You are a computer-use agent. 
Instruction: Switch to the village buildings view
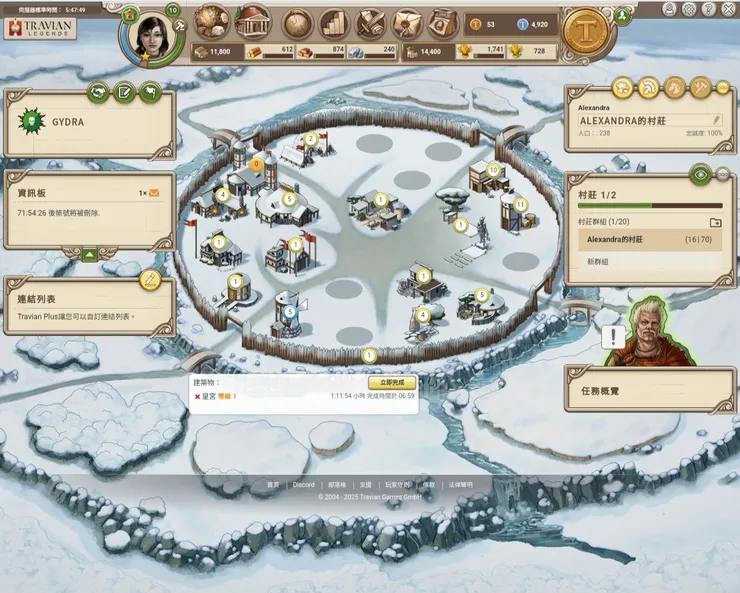click(252, 22)
